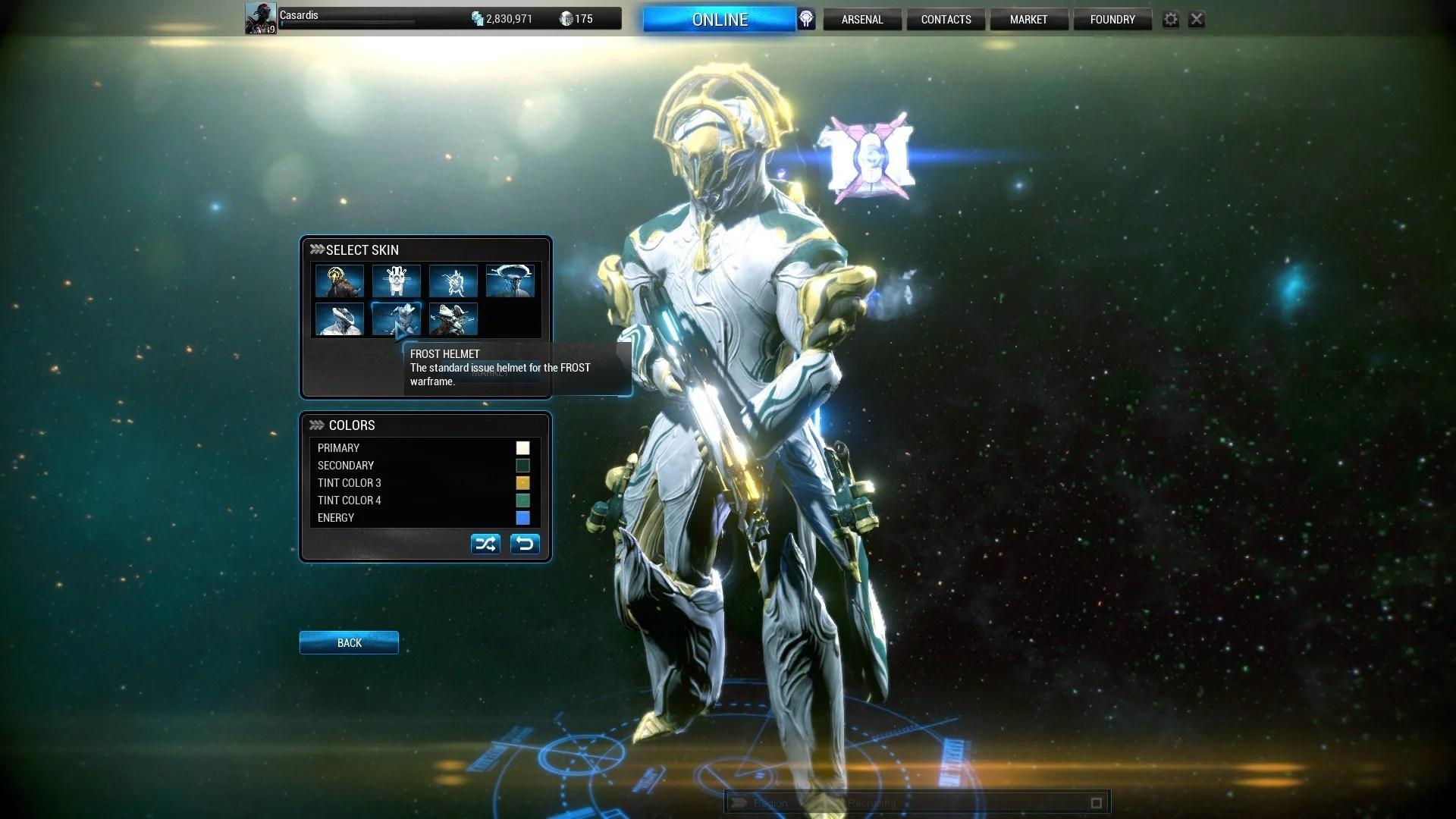The height and width of the screenshot is (819, 1456).
Task: Click the helmet icon beside Online
Action: (x=806, y=20)
